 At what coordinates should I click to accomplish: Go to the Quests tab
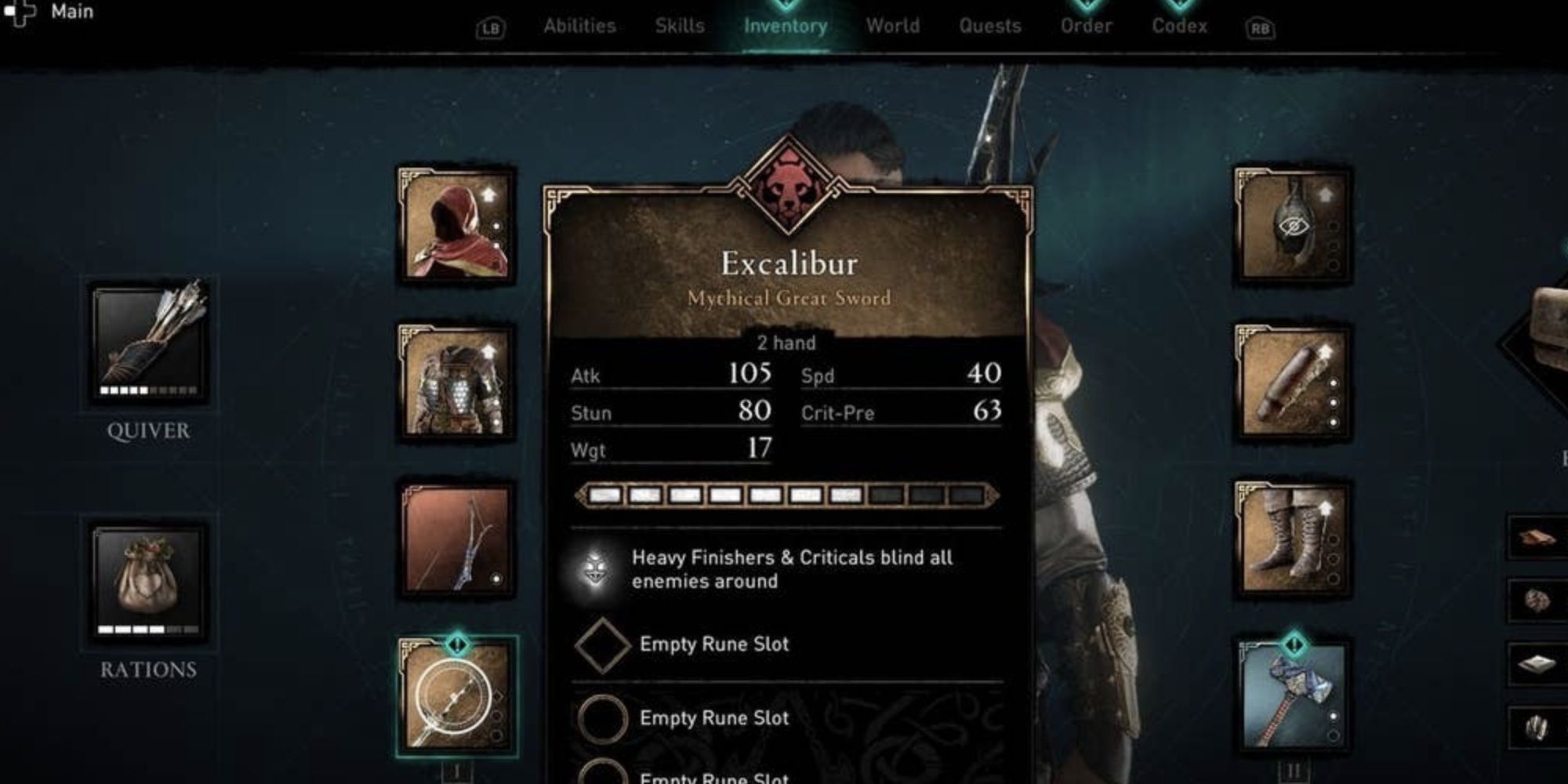pos(991,25)
